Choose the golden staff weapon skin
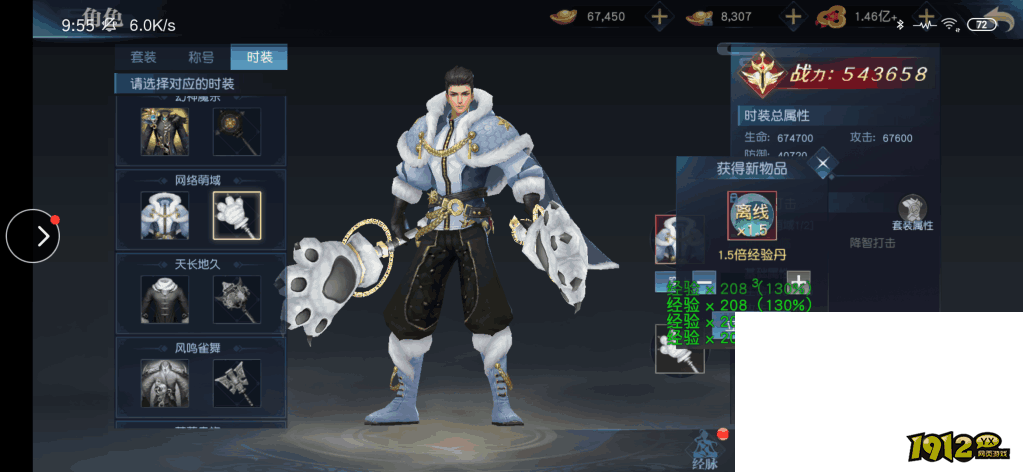 tap(237, 132)
